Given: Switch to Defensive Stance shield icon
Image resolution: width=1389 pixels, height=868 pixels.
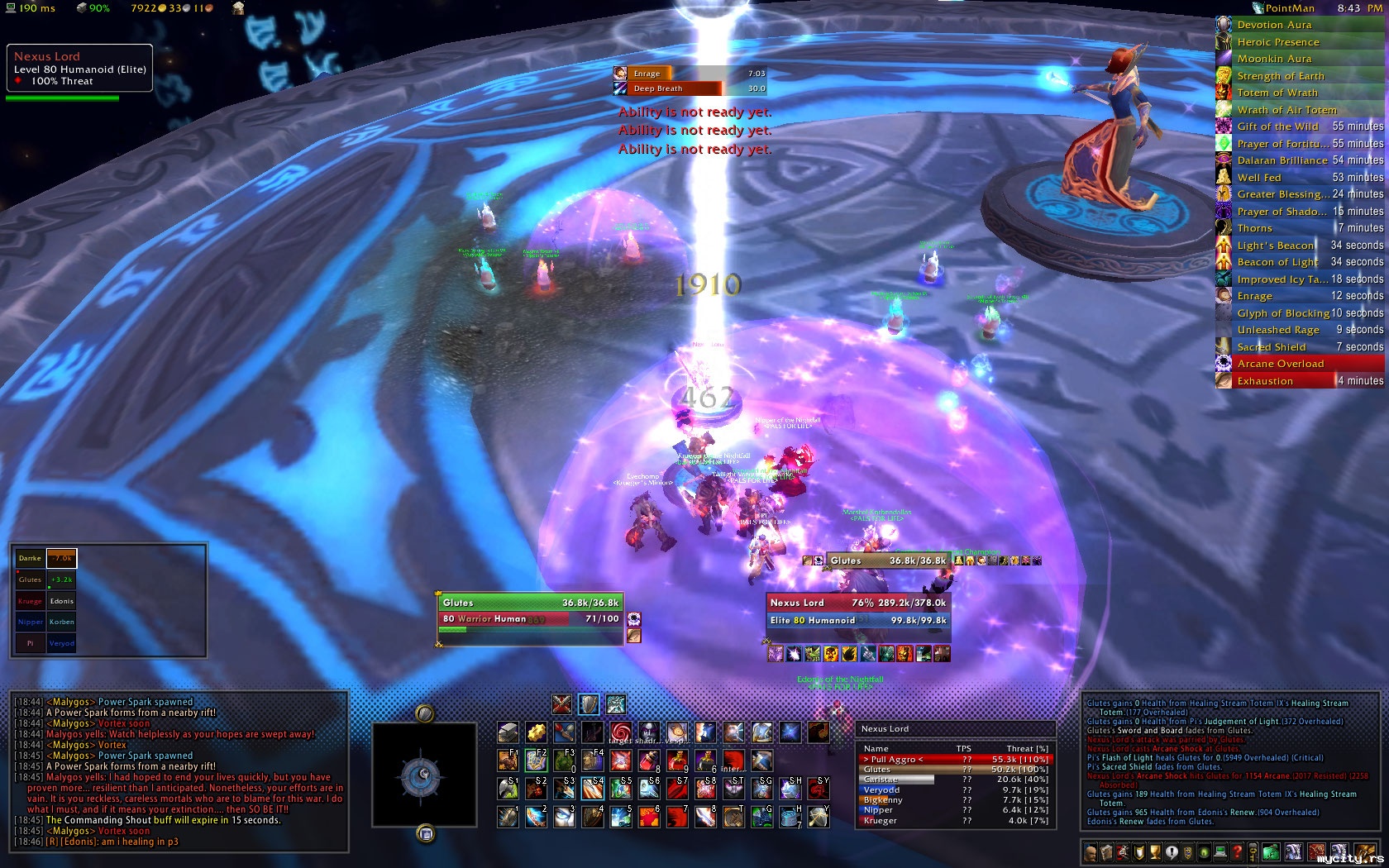Looking at the screenshot, I should click(x=589, y=704).
